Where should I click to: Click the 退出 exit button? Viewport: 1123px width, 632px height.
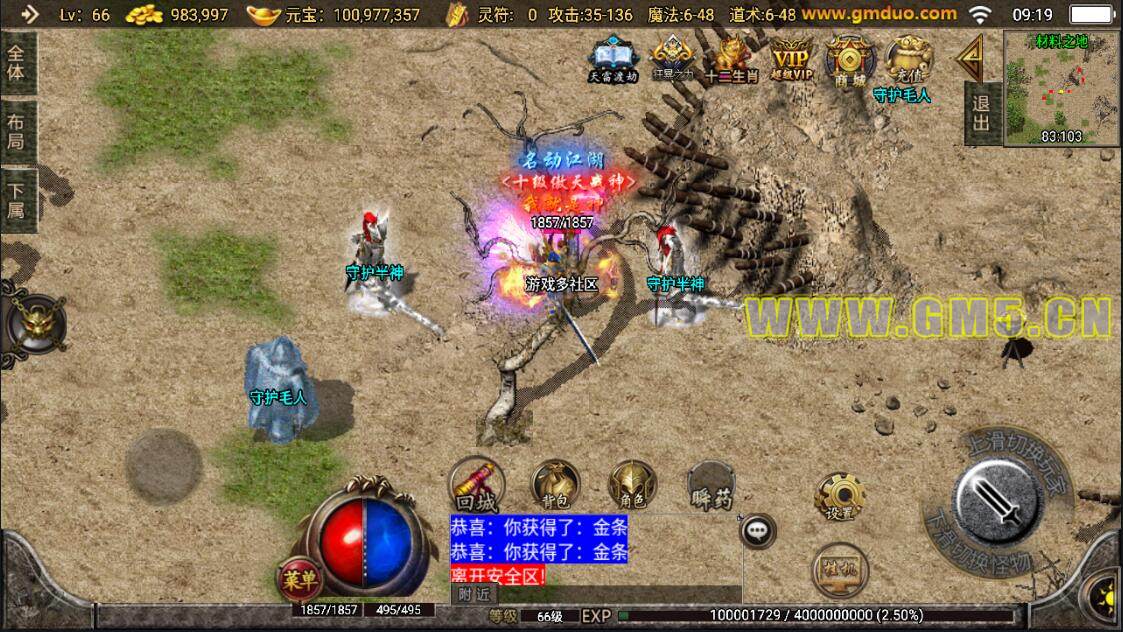click(x=981, y=113)
